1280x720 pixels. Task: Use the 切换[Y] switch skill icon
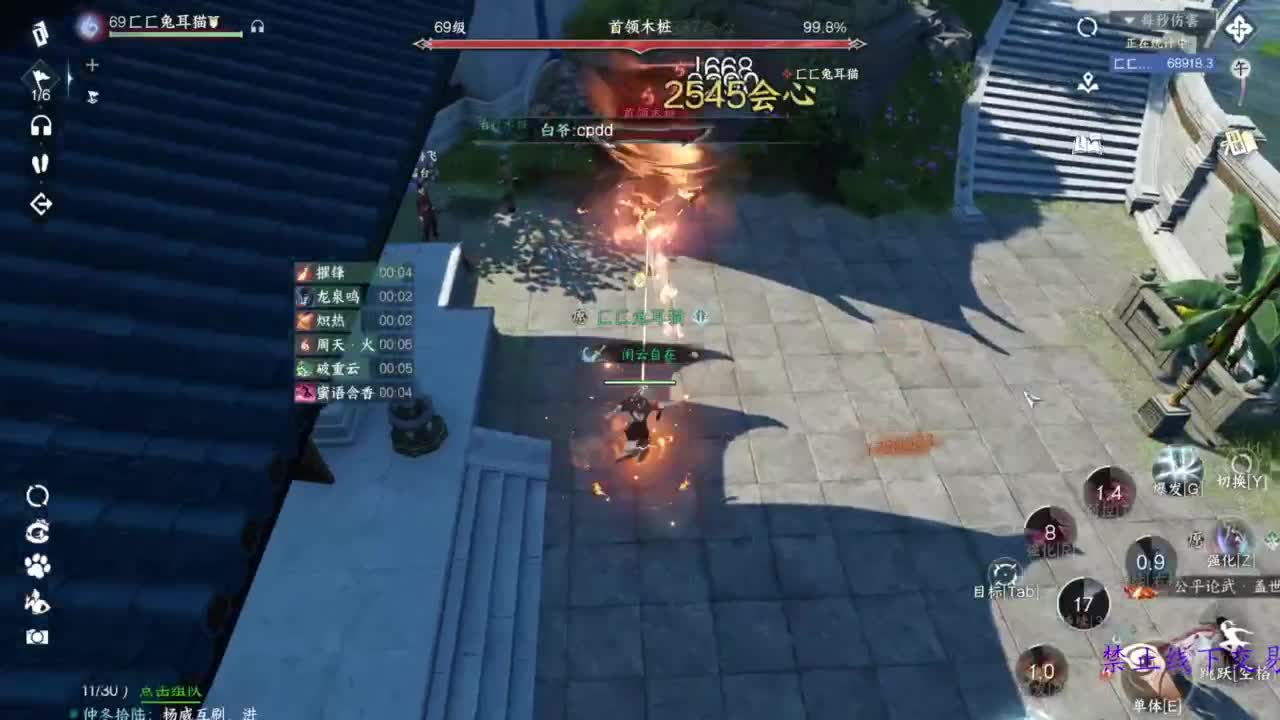point(1243,465)
